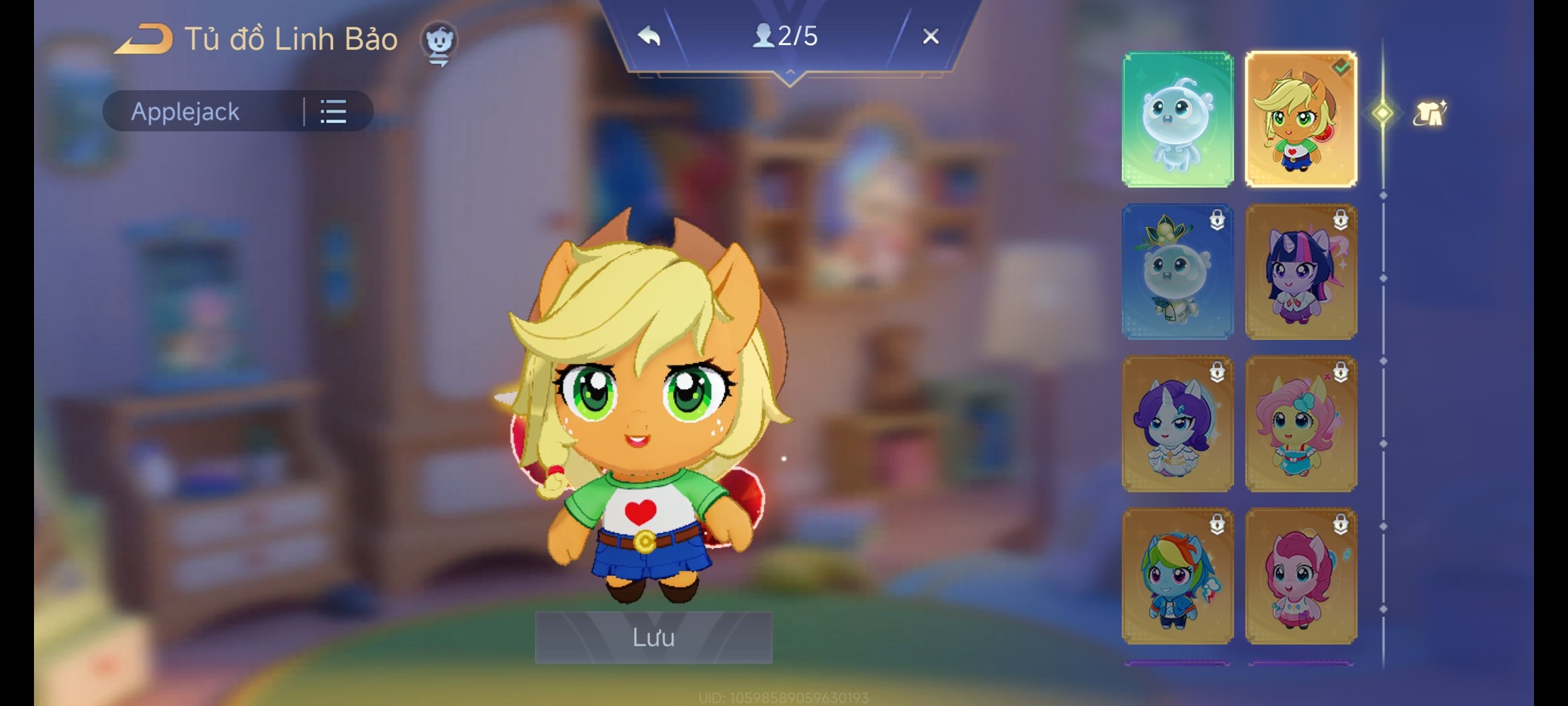Choose the locked Fluttershy card

pos(1301,424)
